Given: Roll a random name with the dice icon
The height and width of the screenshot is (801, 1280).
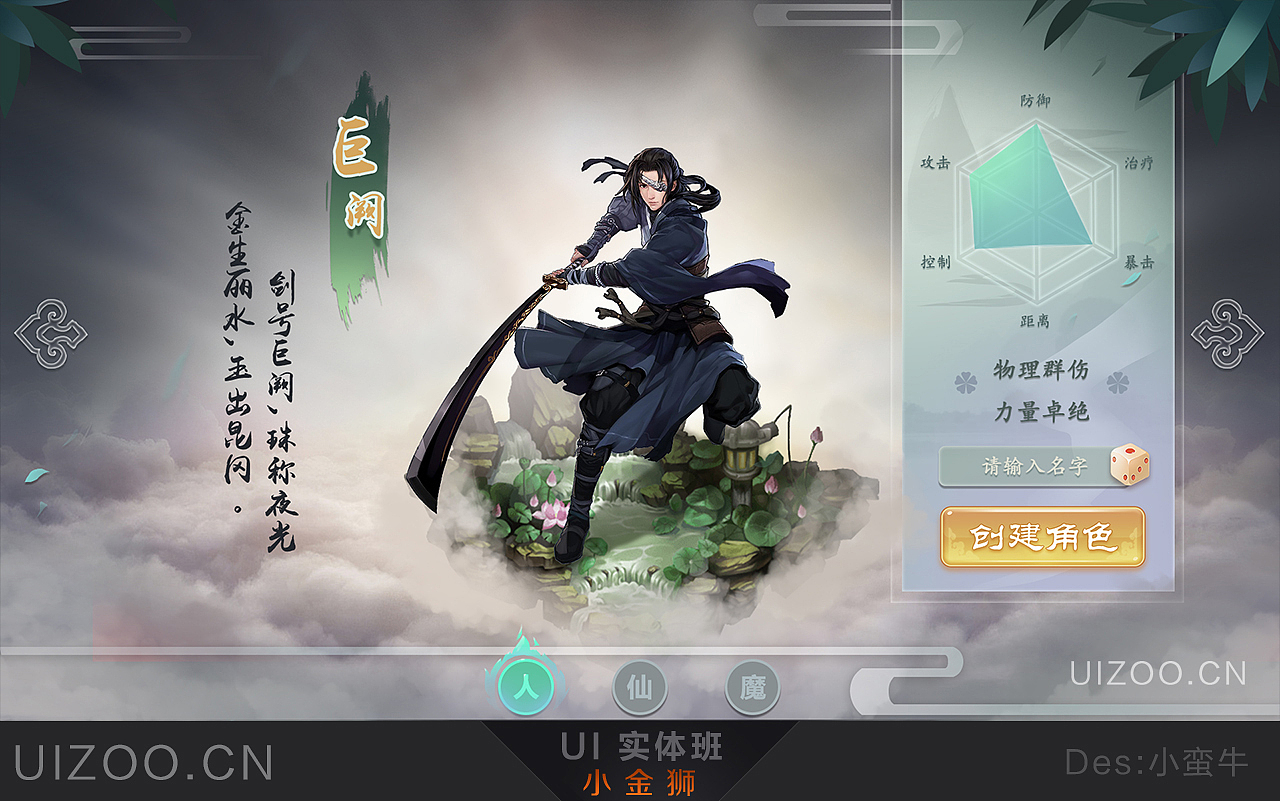Looking at the screenshot, I should point(1131,464).
